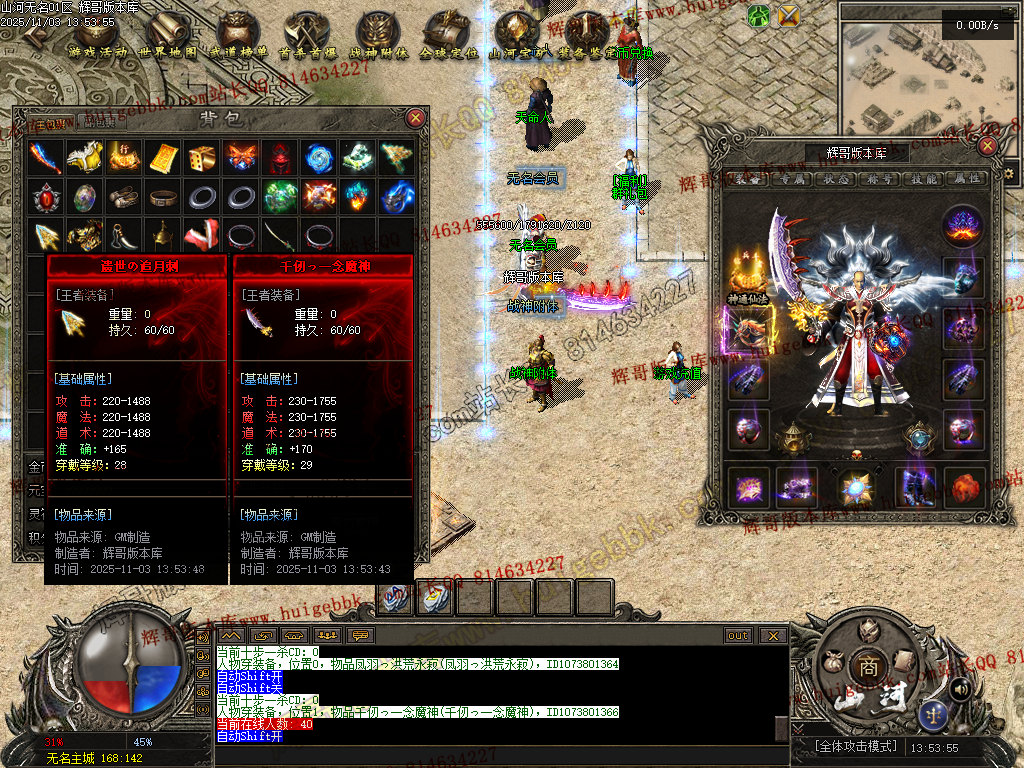Open the 战神附体 menu
This screenshot has width=1024, height=768.
pos(378,36)
